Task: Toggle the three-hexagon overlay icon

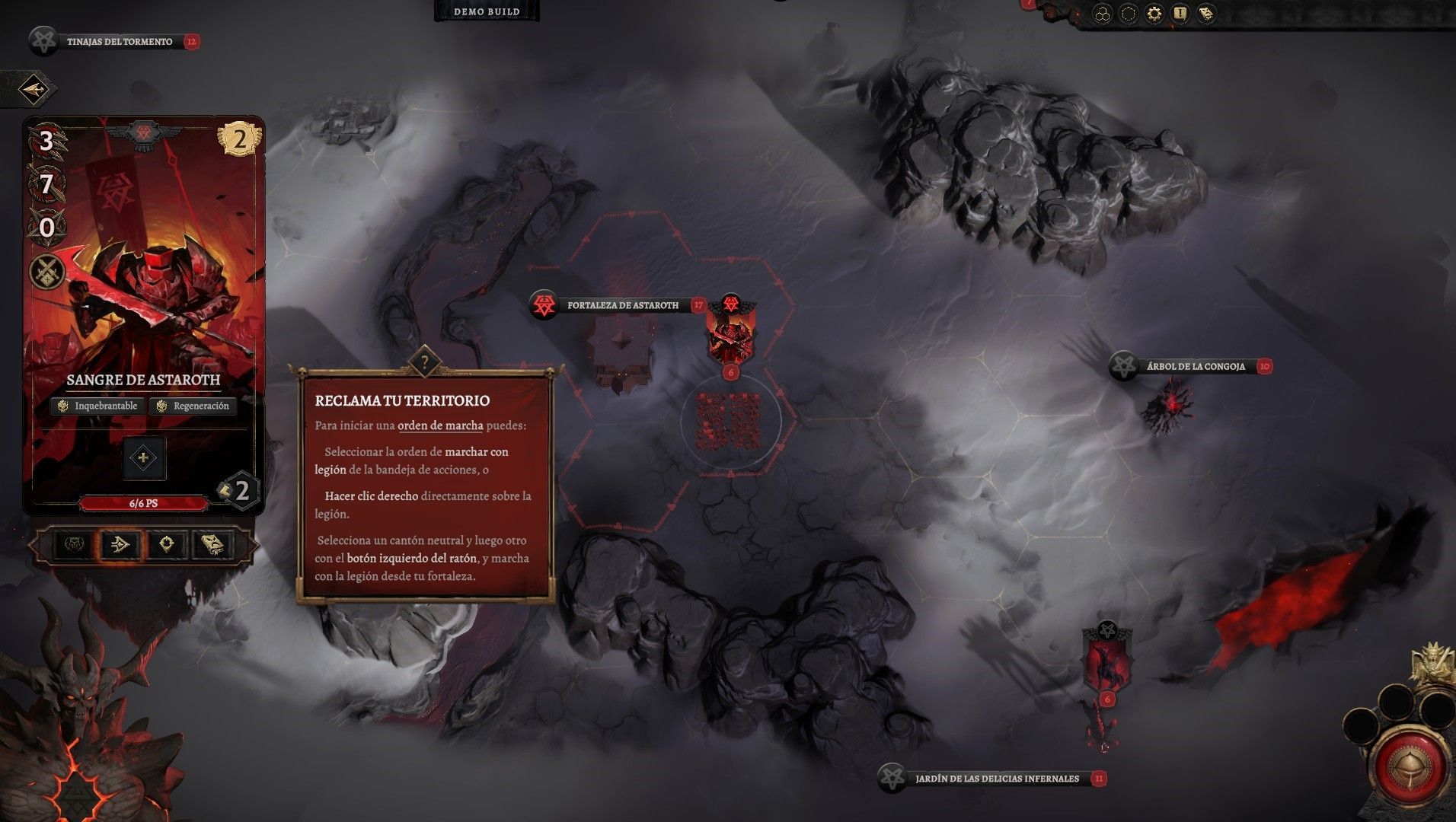Action: pos(1102,14)
